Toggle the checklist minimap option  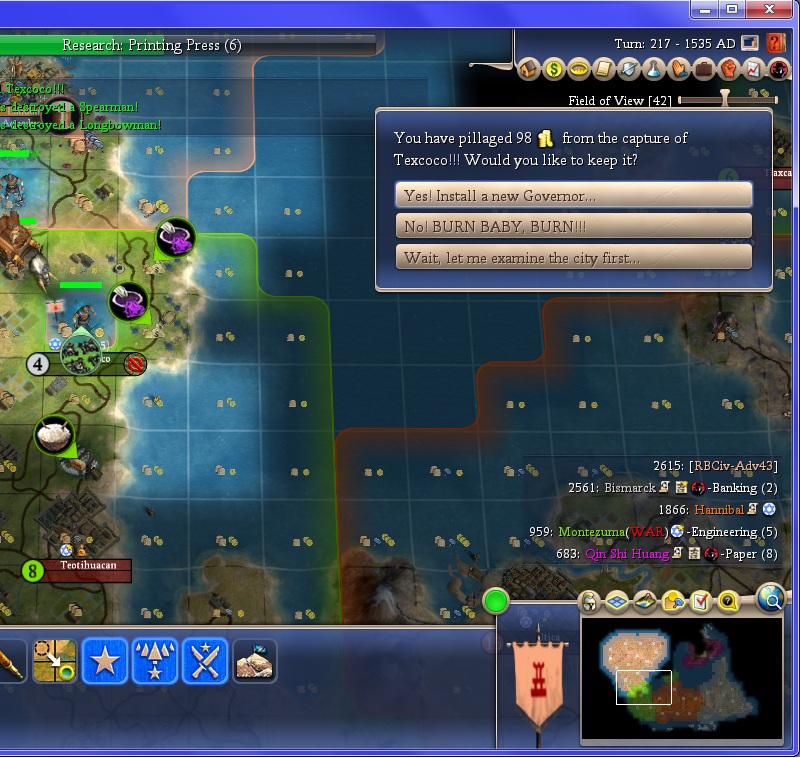[700, 602]
